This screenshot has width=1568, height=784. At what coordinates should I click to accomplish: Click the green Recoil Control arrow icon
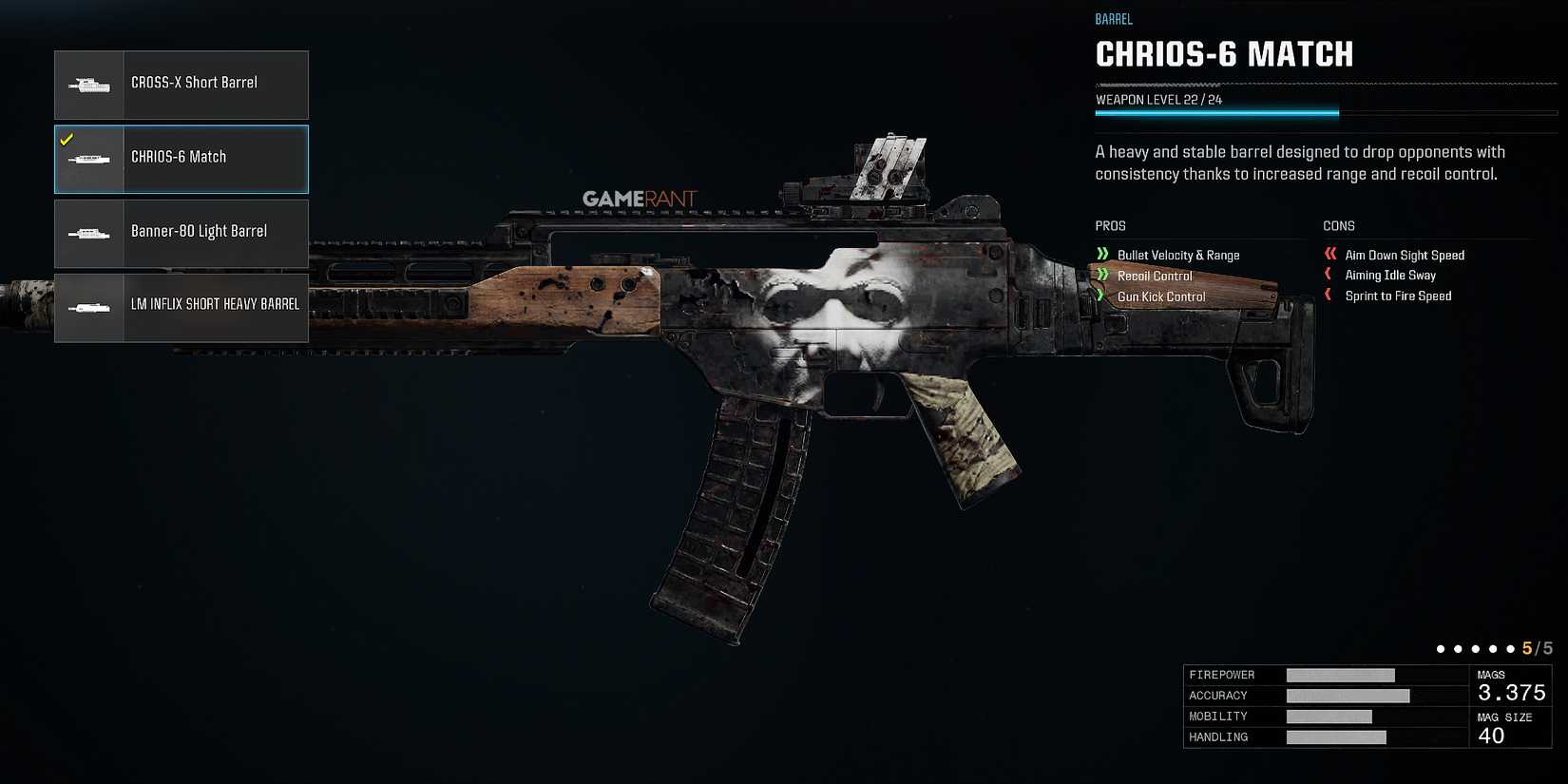click(x=1102, y=276)
